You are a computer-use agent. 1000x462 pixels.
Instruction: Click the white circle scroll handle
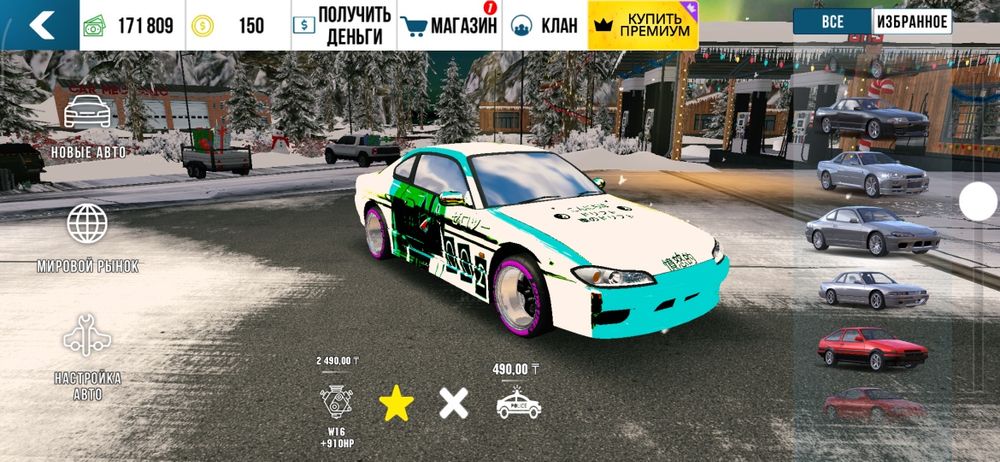click(x=978, y=201)
